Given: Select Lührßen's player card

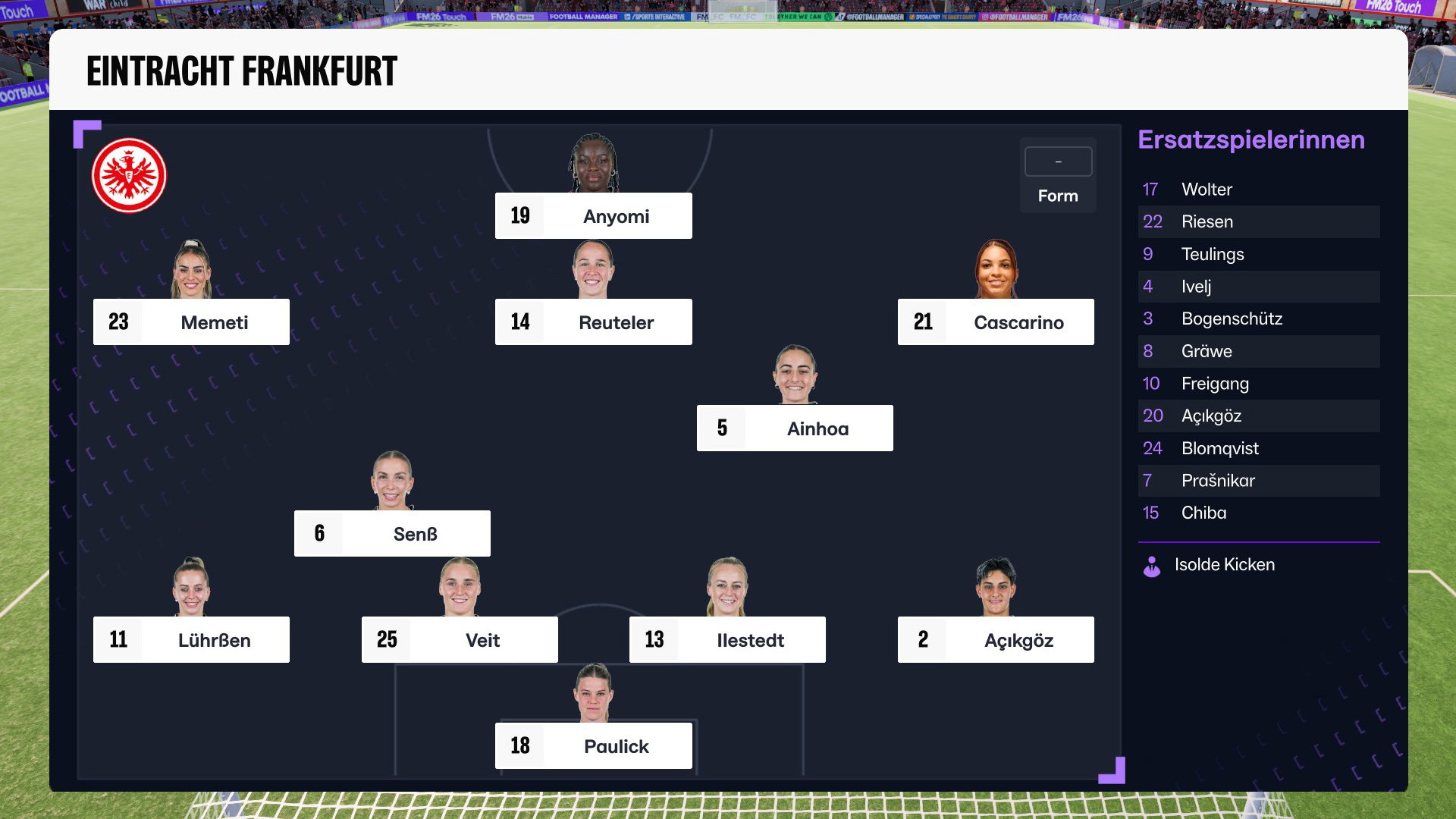Looking at the screenshot, I should click(x=191, y=640).
